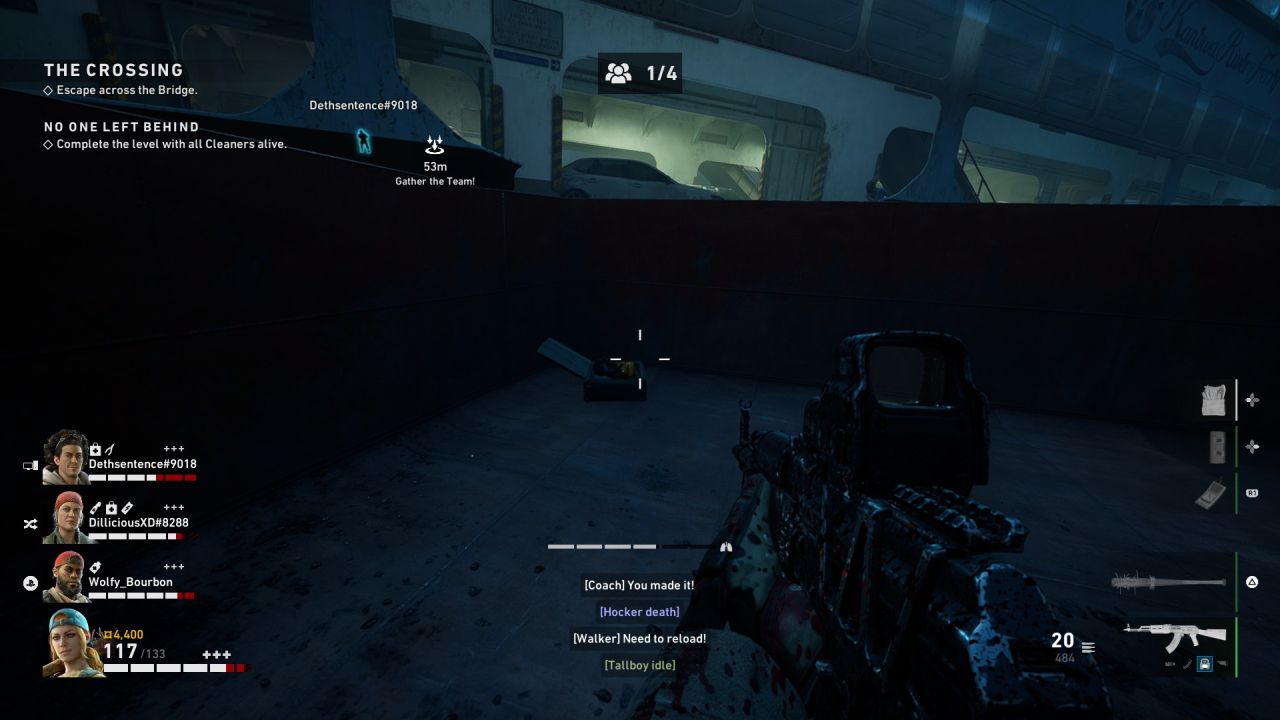Click the team counter showing 1/4
This screenshot has width=1280, height=720.
pos(638,73)
